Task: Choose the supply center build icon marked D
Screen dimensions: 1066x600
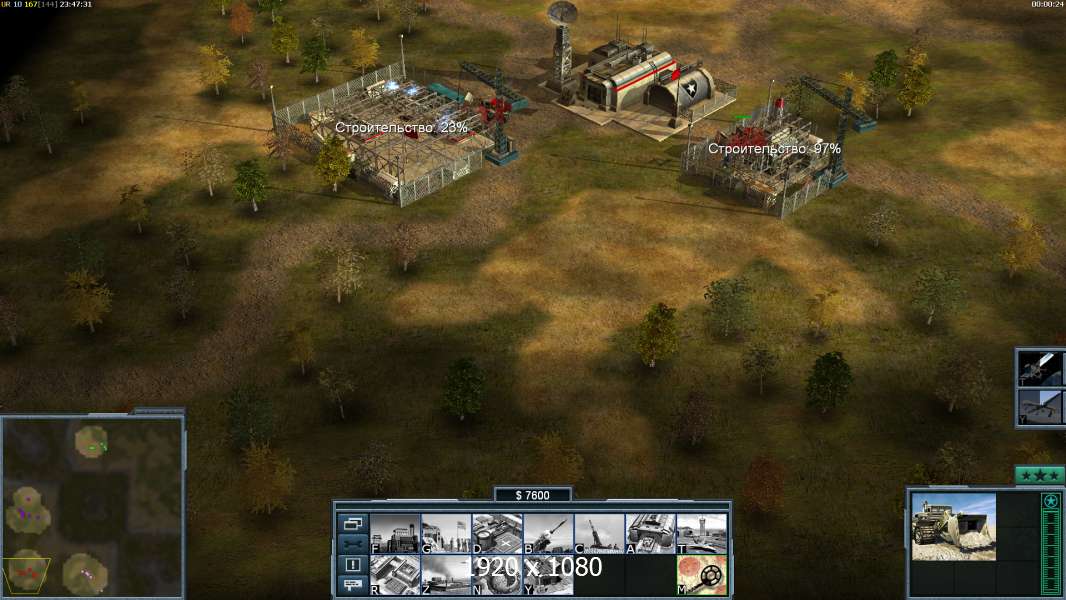Action: tap(497, 533)
